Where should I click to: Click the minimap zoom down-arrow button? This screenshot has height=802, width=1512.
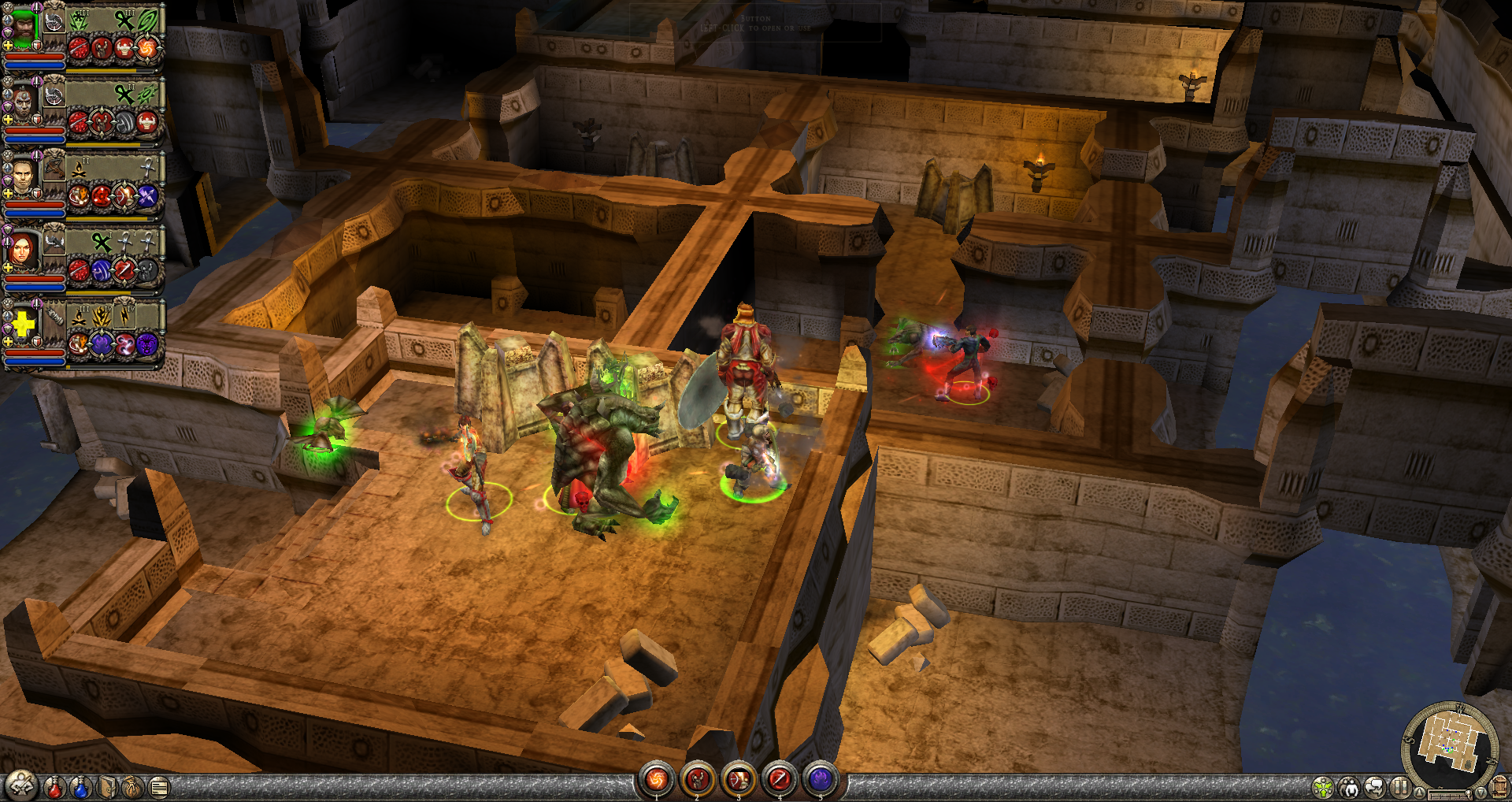[x=1480, y=793]
